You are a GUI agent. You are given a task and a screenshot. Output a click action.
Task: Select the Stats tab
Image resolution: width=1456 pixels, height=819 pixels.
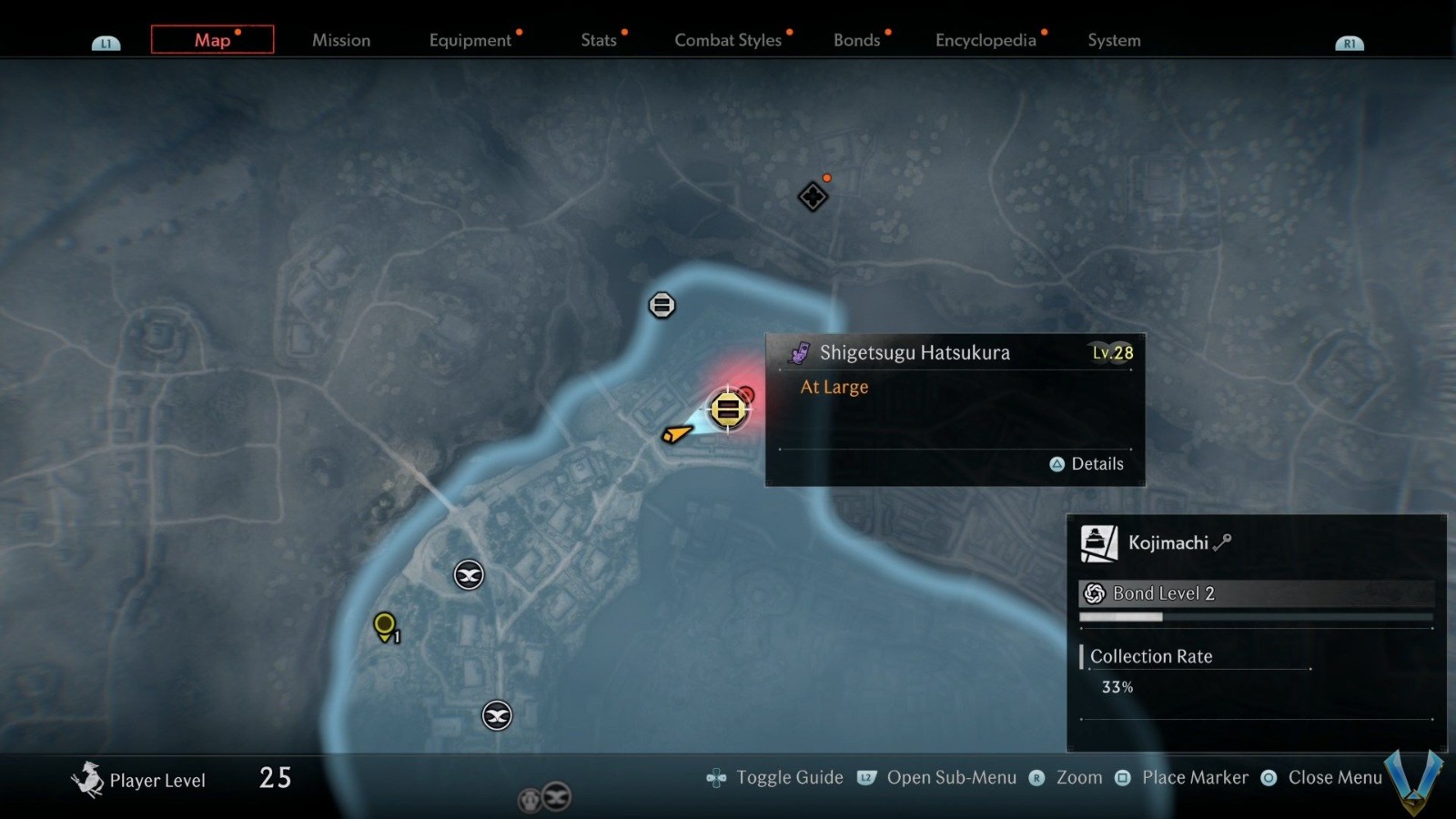point(599,40)
